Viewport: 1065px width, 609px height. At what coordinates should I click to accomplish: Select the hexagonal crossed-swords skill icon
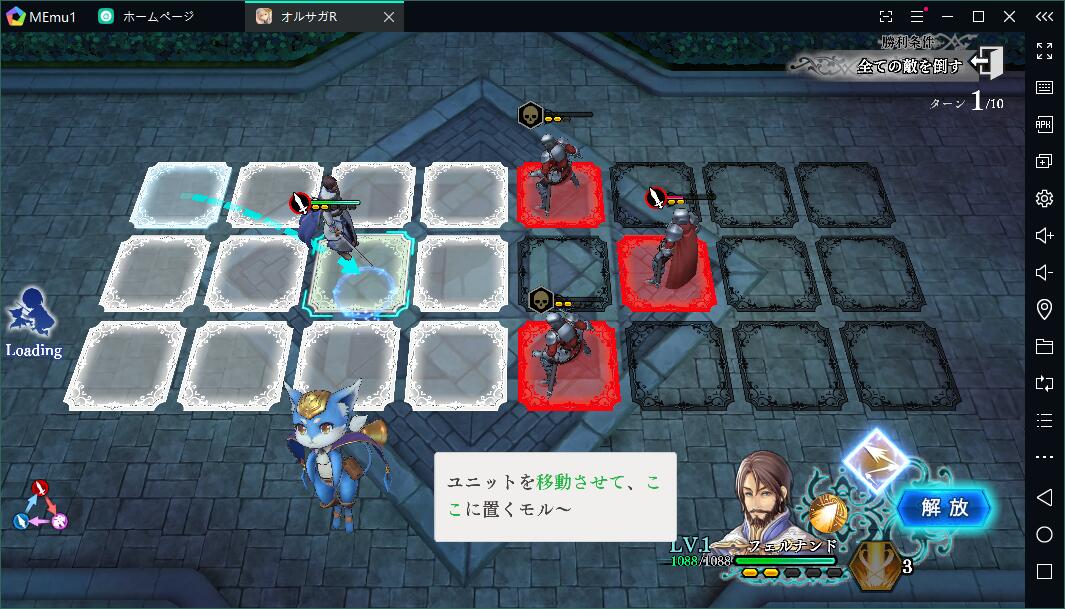click(x=877, y=565)
